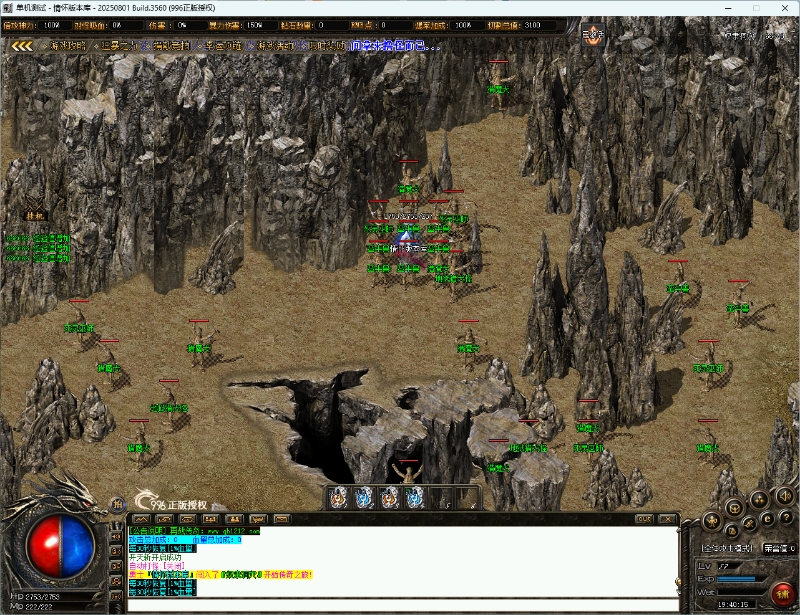Screen dimensions: 800x615
Task: Toggle the speaker sound icon
Action: coord(785,497)
